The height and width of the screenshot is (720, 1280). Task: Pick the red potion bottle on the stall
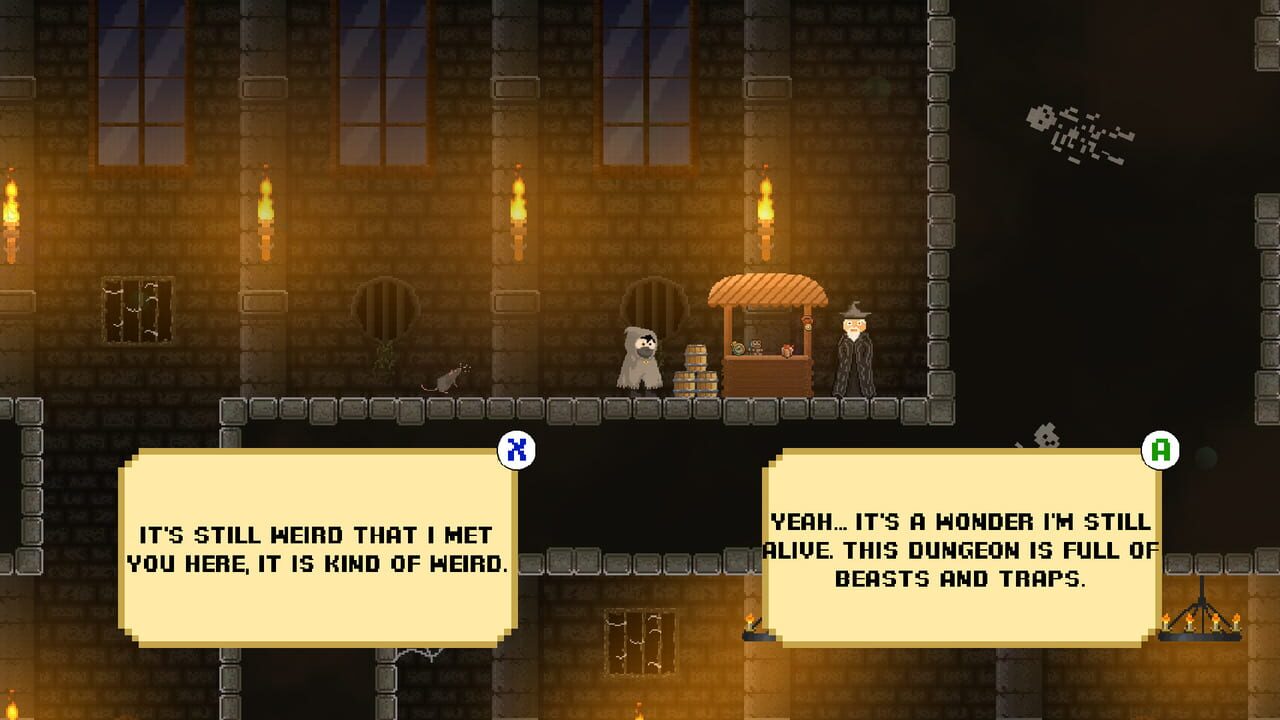point(788,352)
